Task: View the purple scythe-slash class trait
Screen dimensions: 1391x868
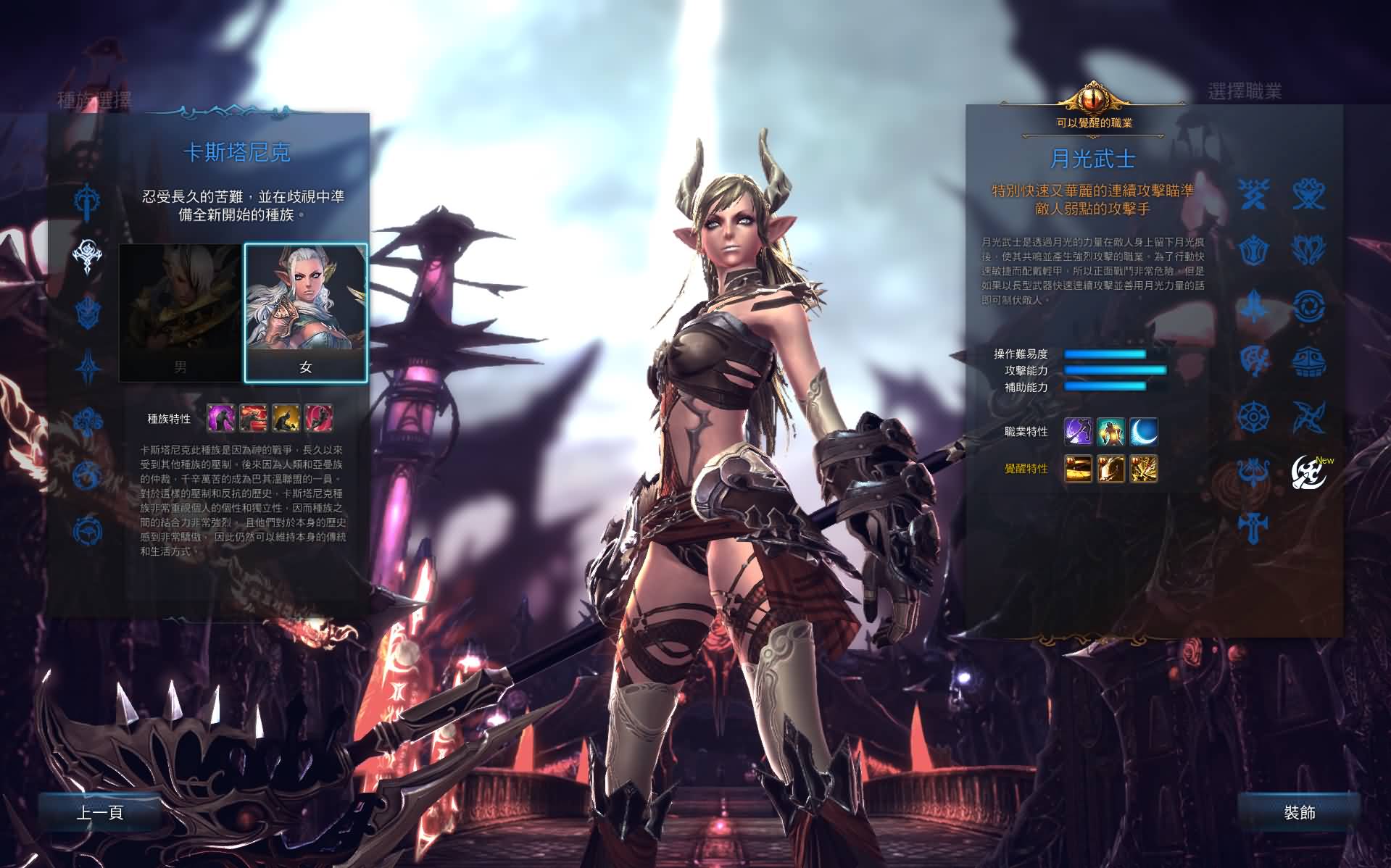Action: 1078,432
